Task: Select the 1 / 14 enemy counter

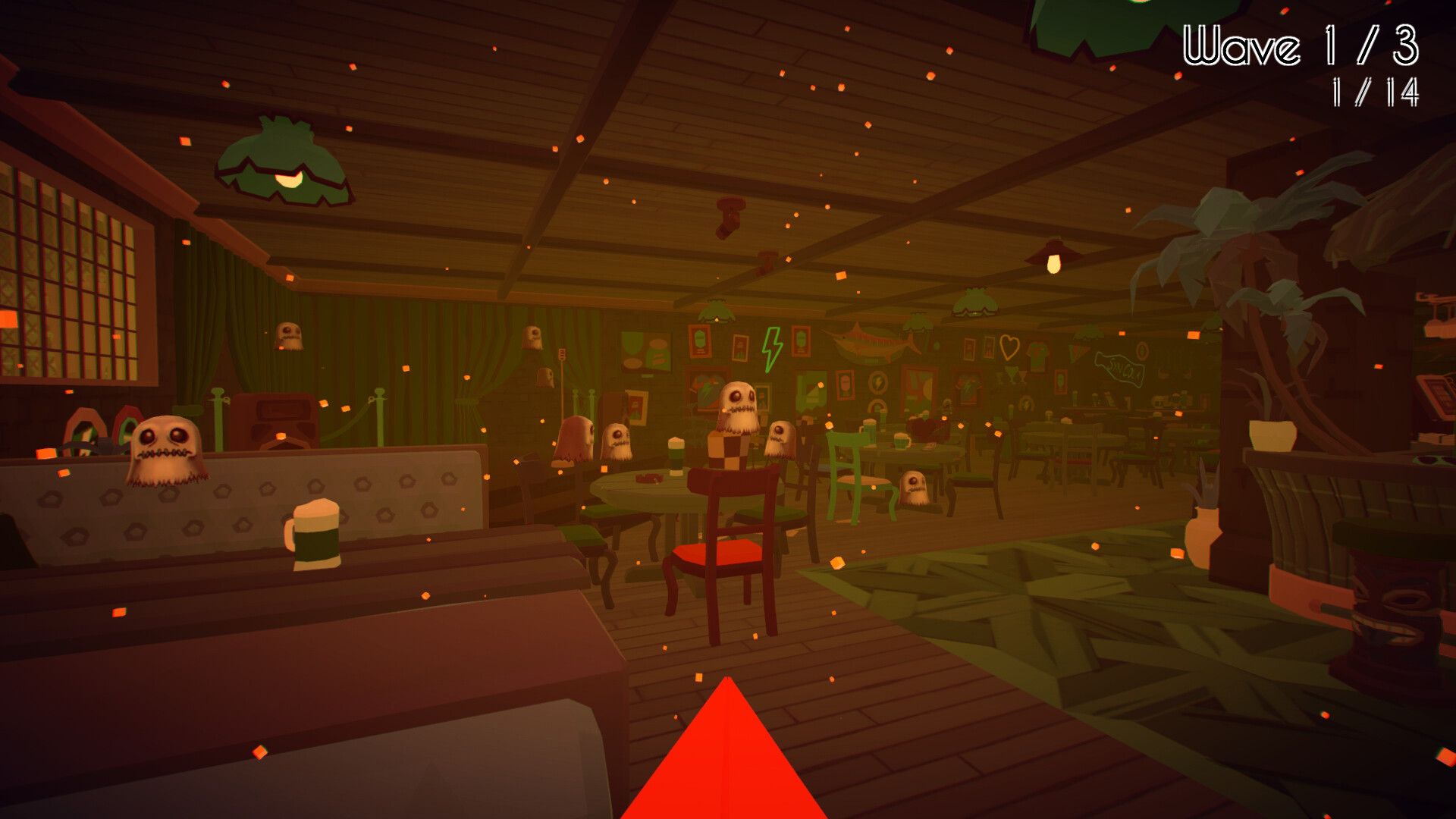Action: (1379, 93)
